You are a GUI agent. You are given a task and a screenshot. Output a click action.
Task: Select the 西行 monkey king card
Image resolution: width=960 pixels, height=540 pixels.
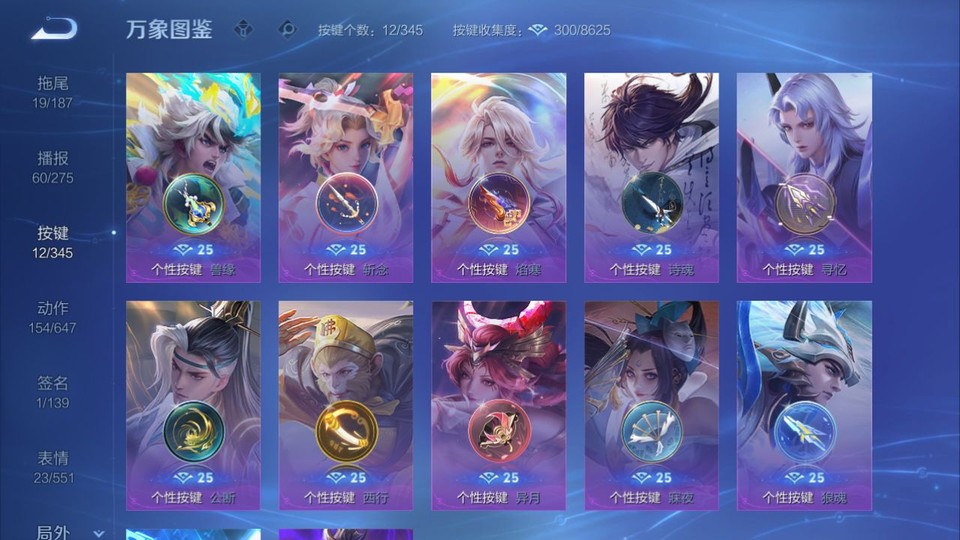(x=346, y=405)
